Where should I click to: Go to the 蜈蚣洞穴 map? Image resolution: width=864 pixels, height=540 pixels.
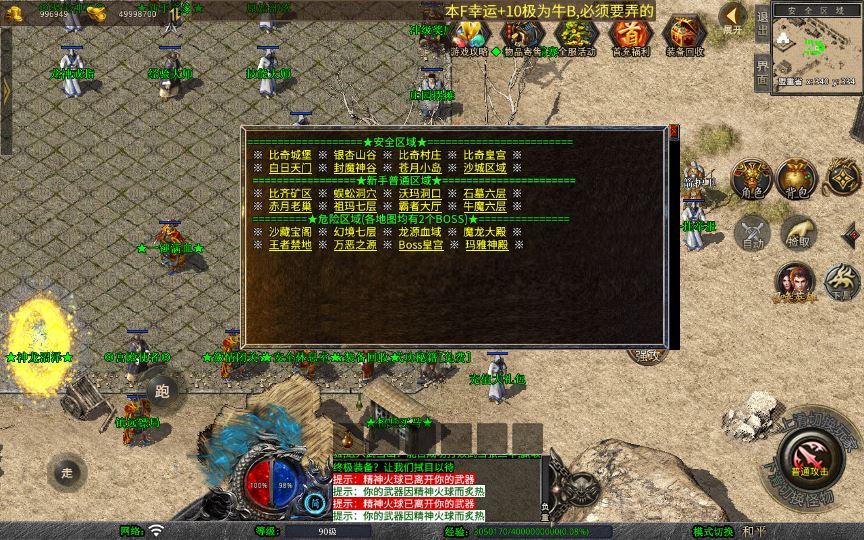[x=355, y=193]
